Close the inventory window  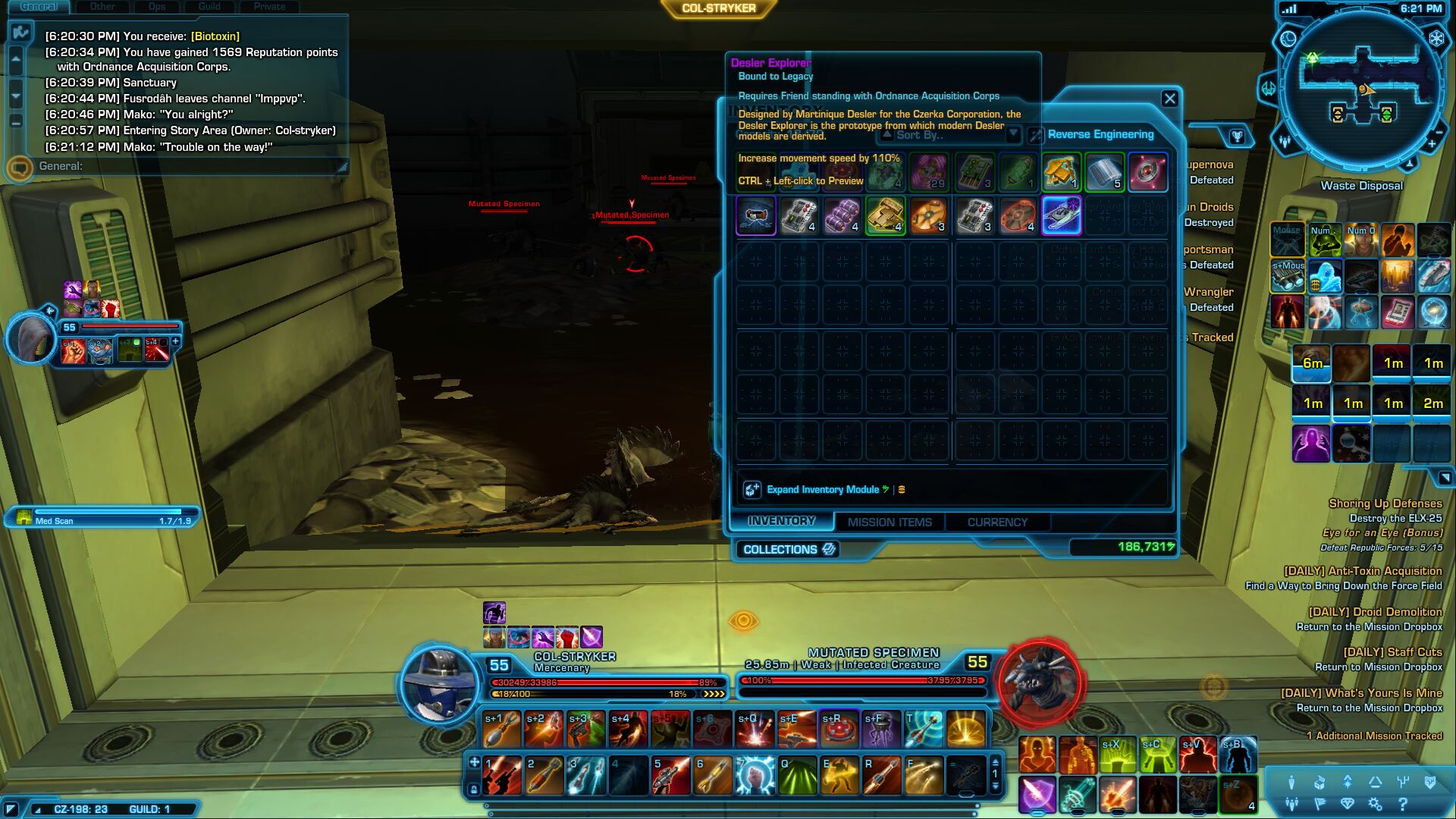coord(1169,99)
